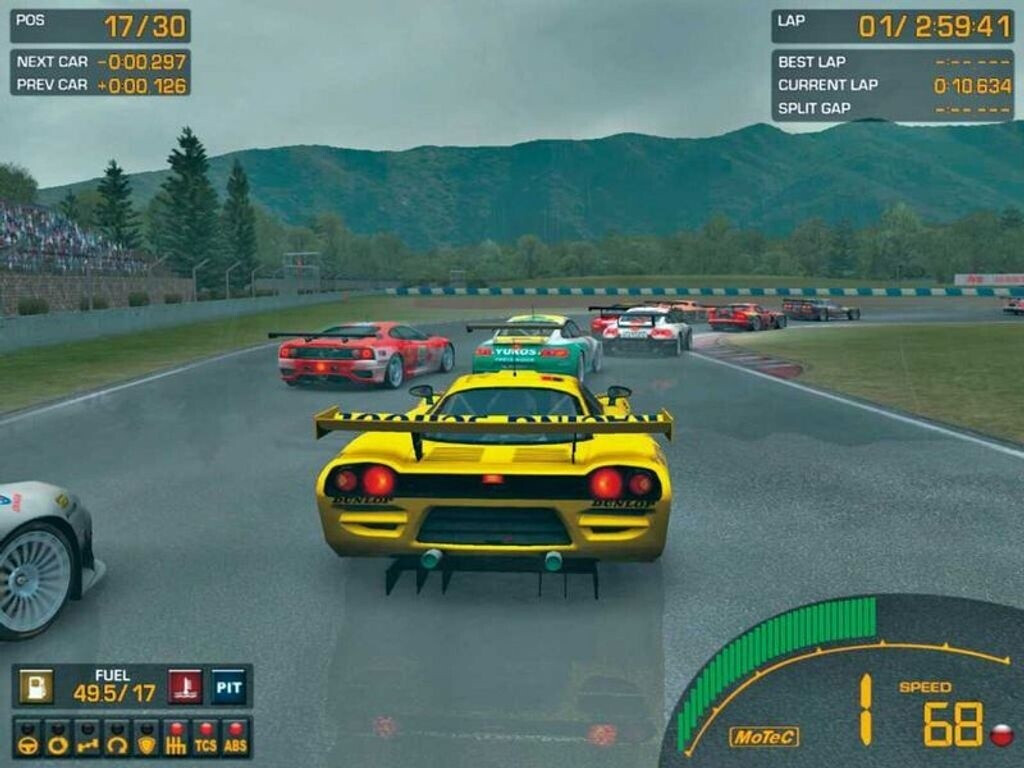Select the red temperature warning icon

(x=185, y=686)
